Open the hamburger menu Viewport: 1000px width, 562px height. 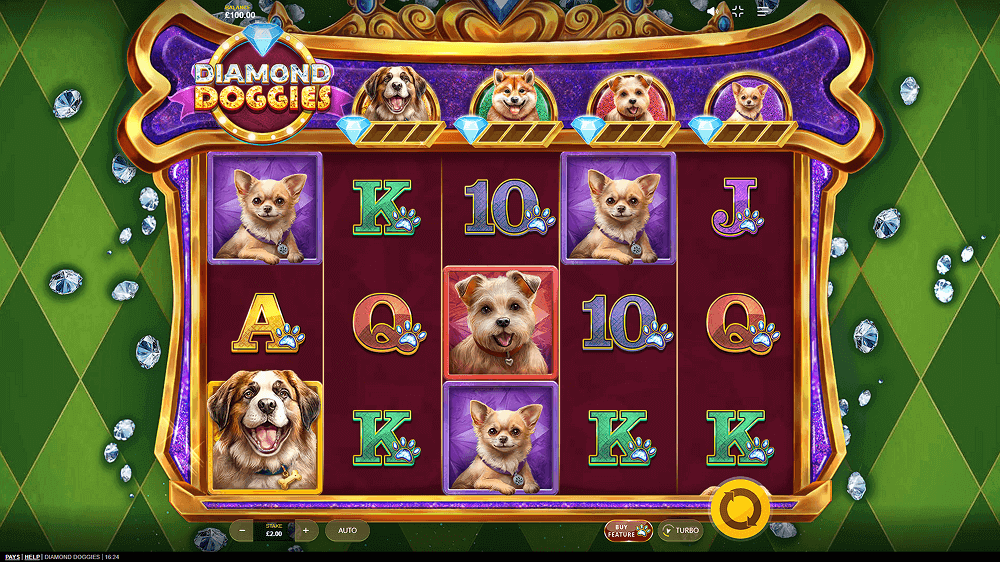pyautogui.click(x=763, y=11)
